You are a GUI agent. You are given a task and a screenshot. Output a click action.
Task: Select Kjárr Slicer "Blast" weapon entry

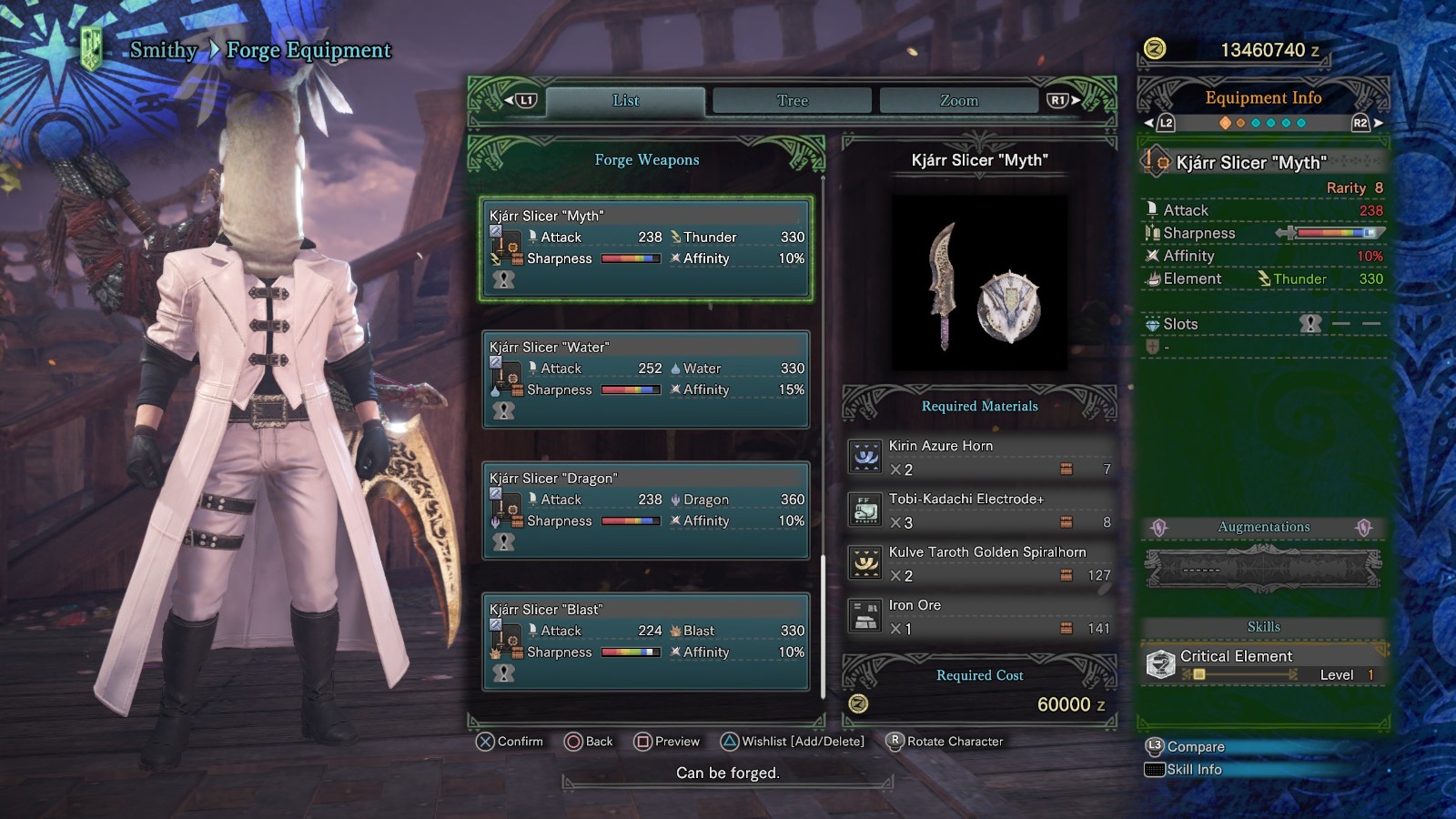pyautogui.click(x=646, y=642)
